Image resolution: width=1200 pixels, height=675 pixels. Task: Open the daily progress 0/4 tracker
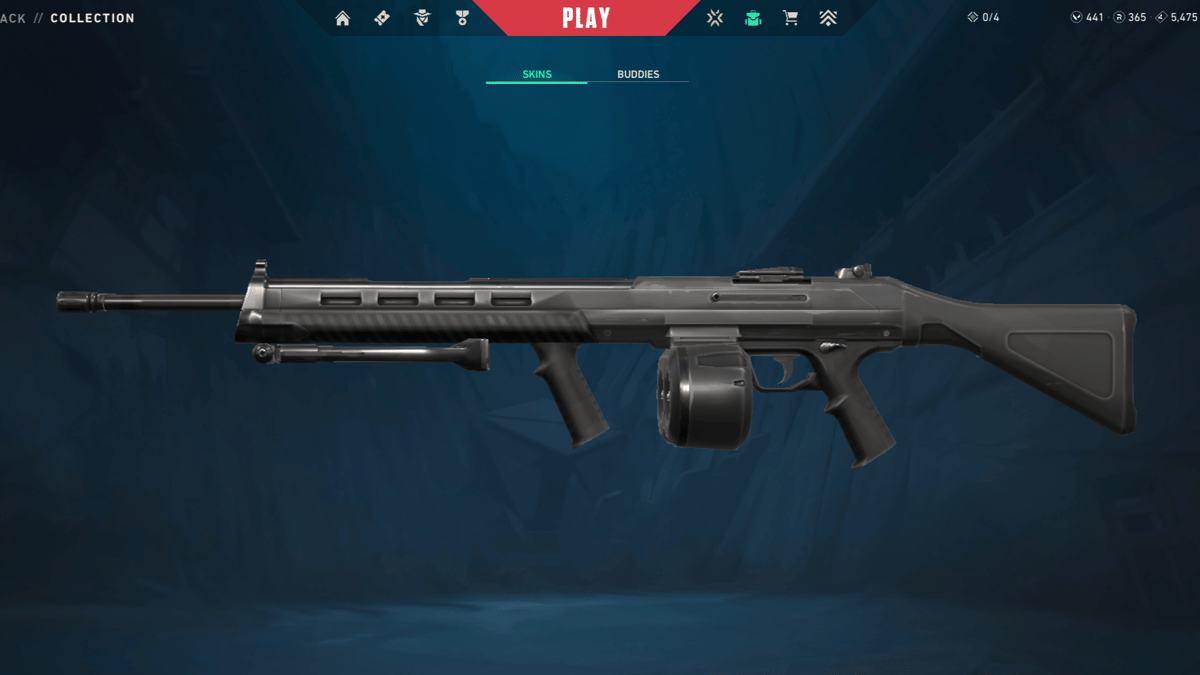983,18
